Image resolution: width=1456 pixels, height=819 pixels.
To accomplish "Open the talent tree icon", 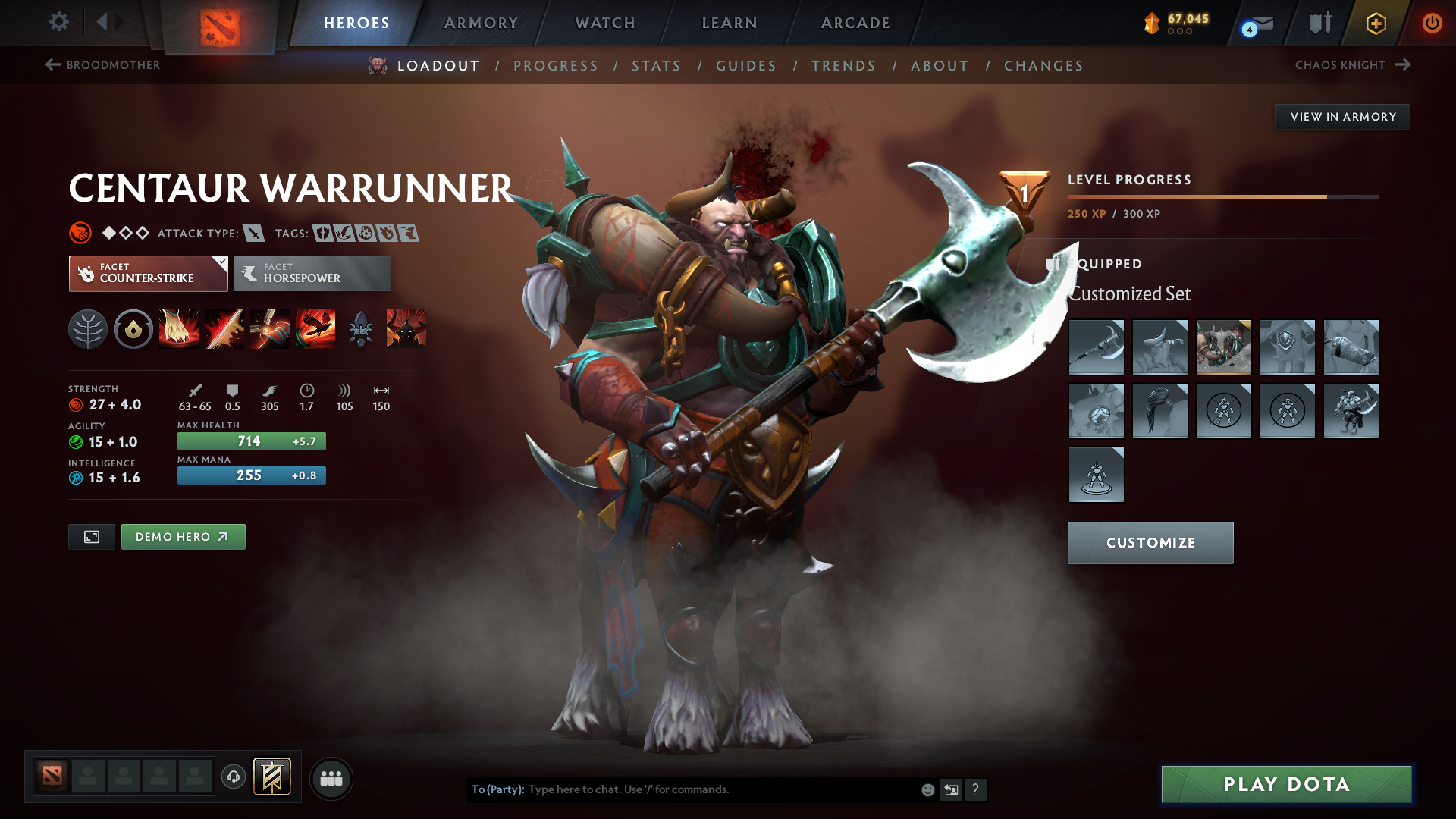I will click(x=88, y=328).
